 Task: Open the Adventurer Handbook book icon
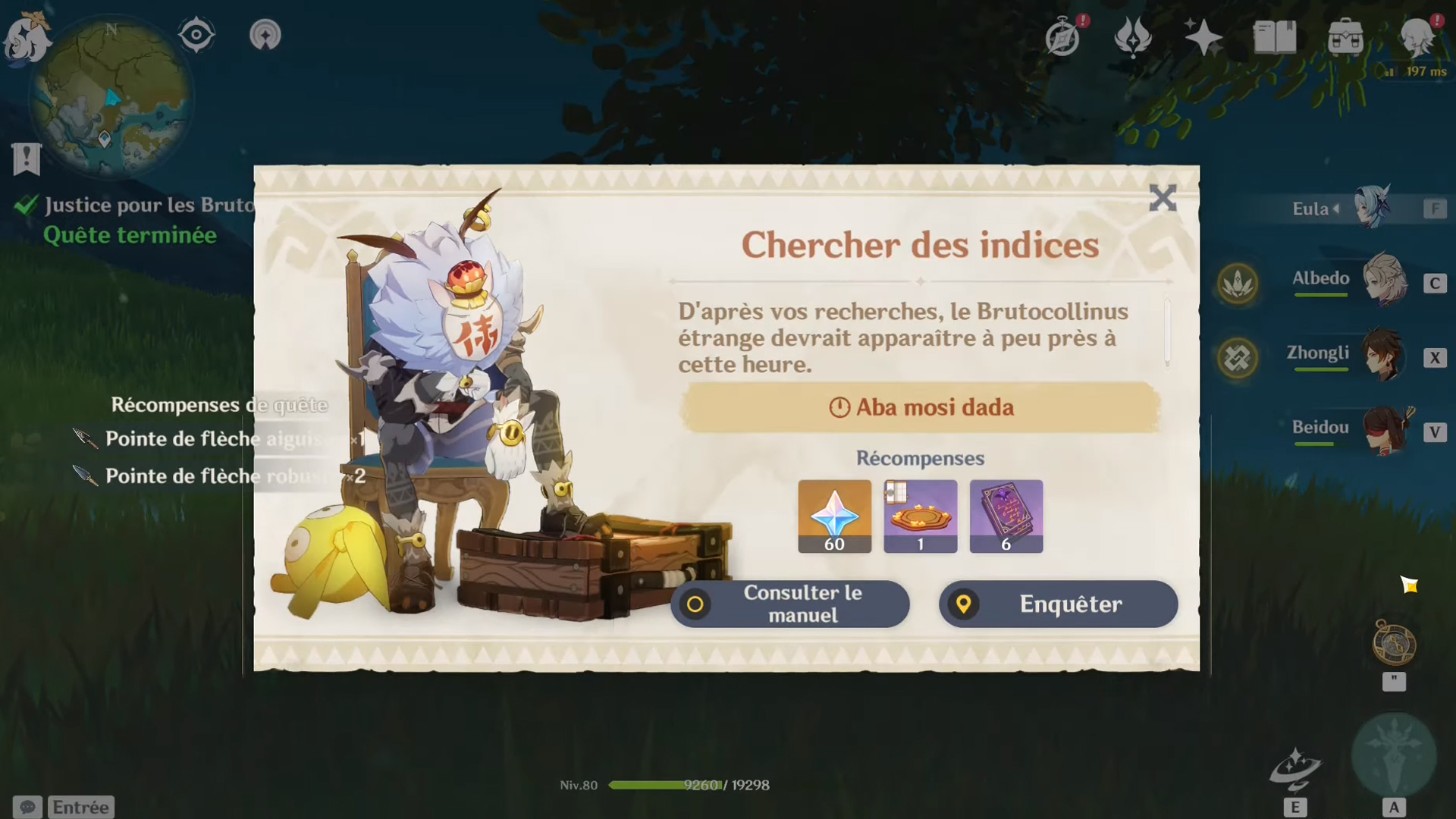[1276, 35]
